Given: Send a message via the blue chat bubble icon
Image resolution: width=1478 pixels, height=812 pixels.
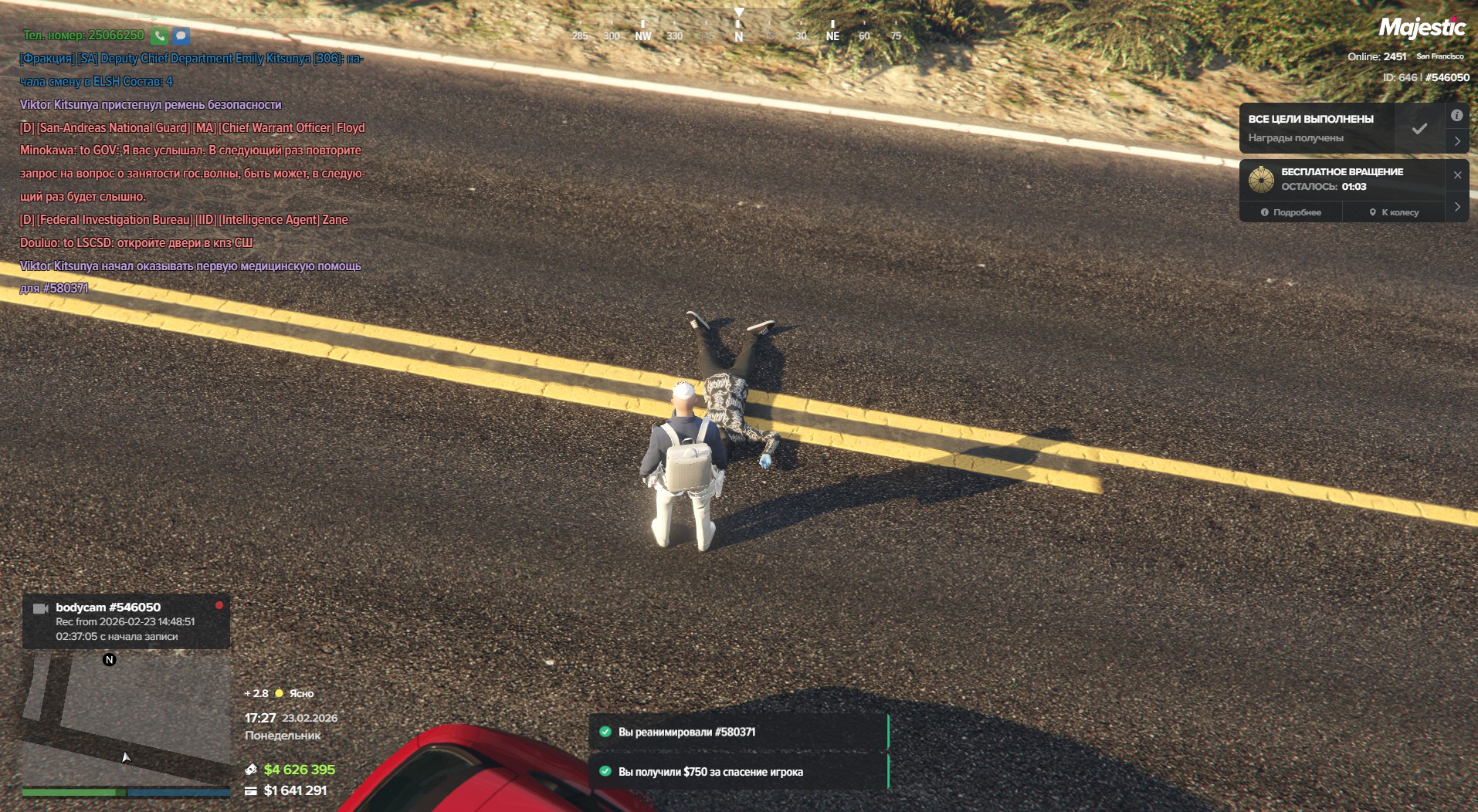Looking at the screenshot, I should click(181, 36).
